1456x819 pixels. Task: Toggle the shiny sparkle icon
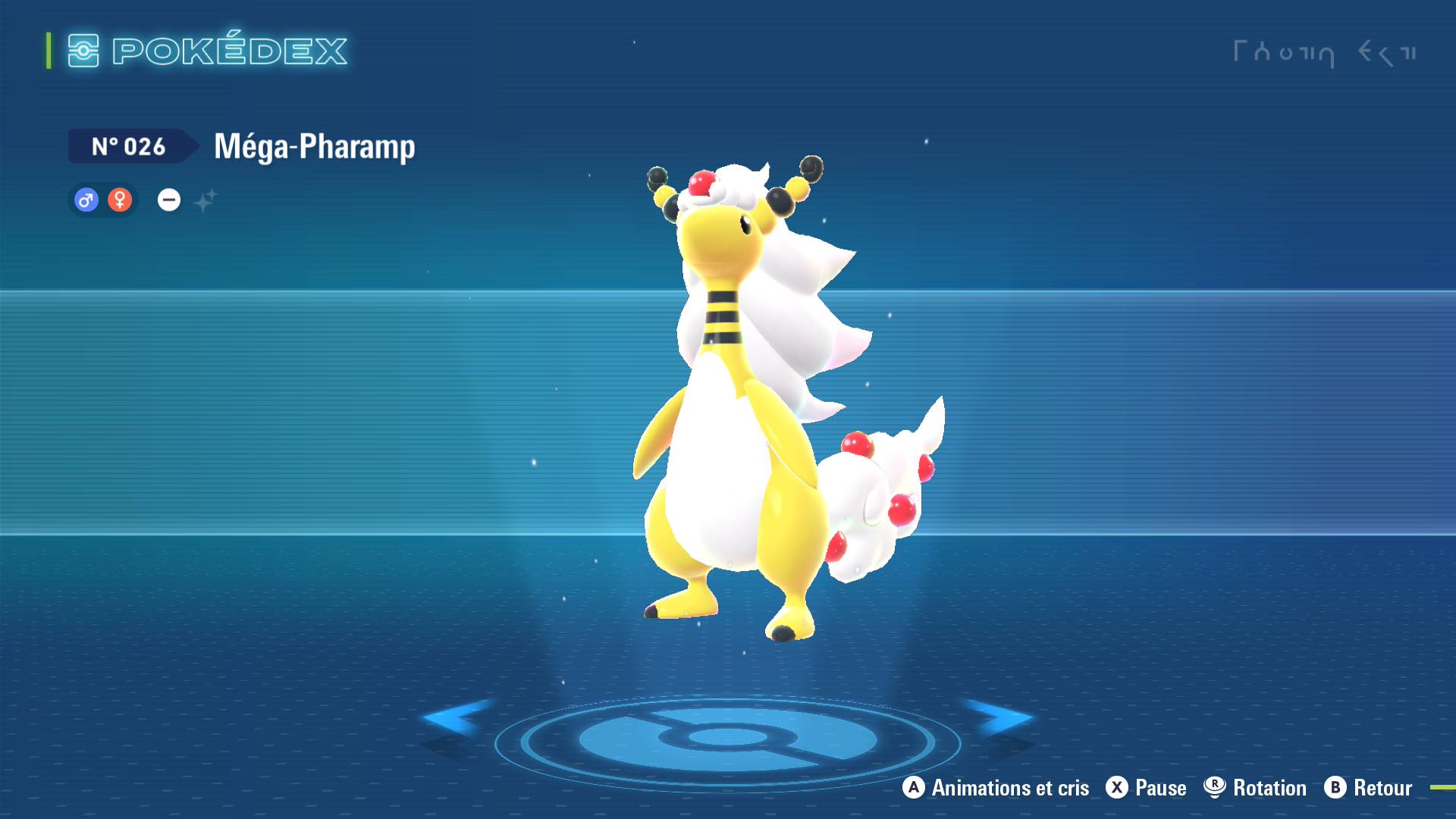205,201
